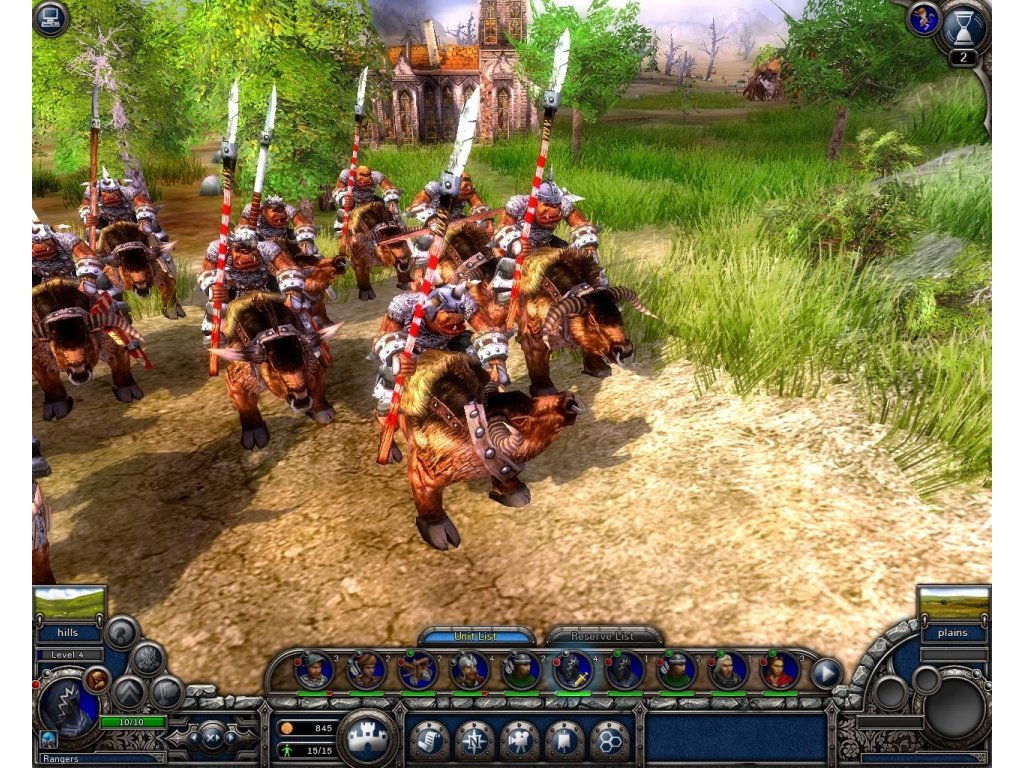Show more units with the arrow button

click(826, 672)
